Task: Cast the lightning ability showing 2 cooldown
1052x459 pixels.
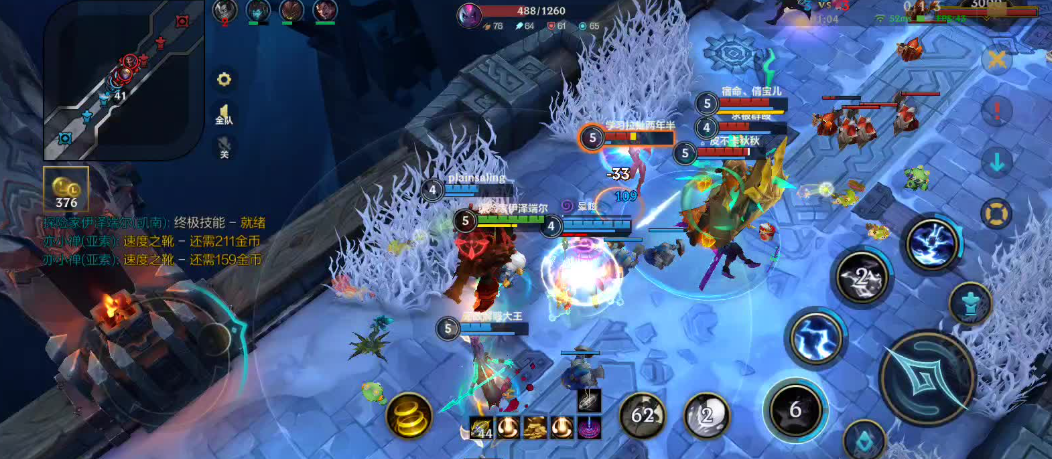Action: pos(862,277)
